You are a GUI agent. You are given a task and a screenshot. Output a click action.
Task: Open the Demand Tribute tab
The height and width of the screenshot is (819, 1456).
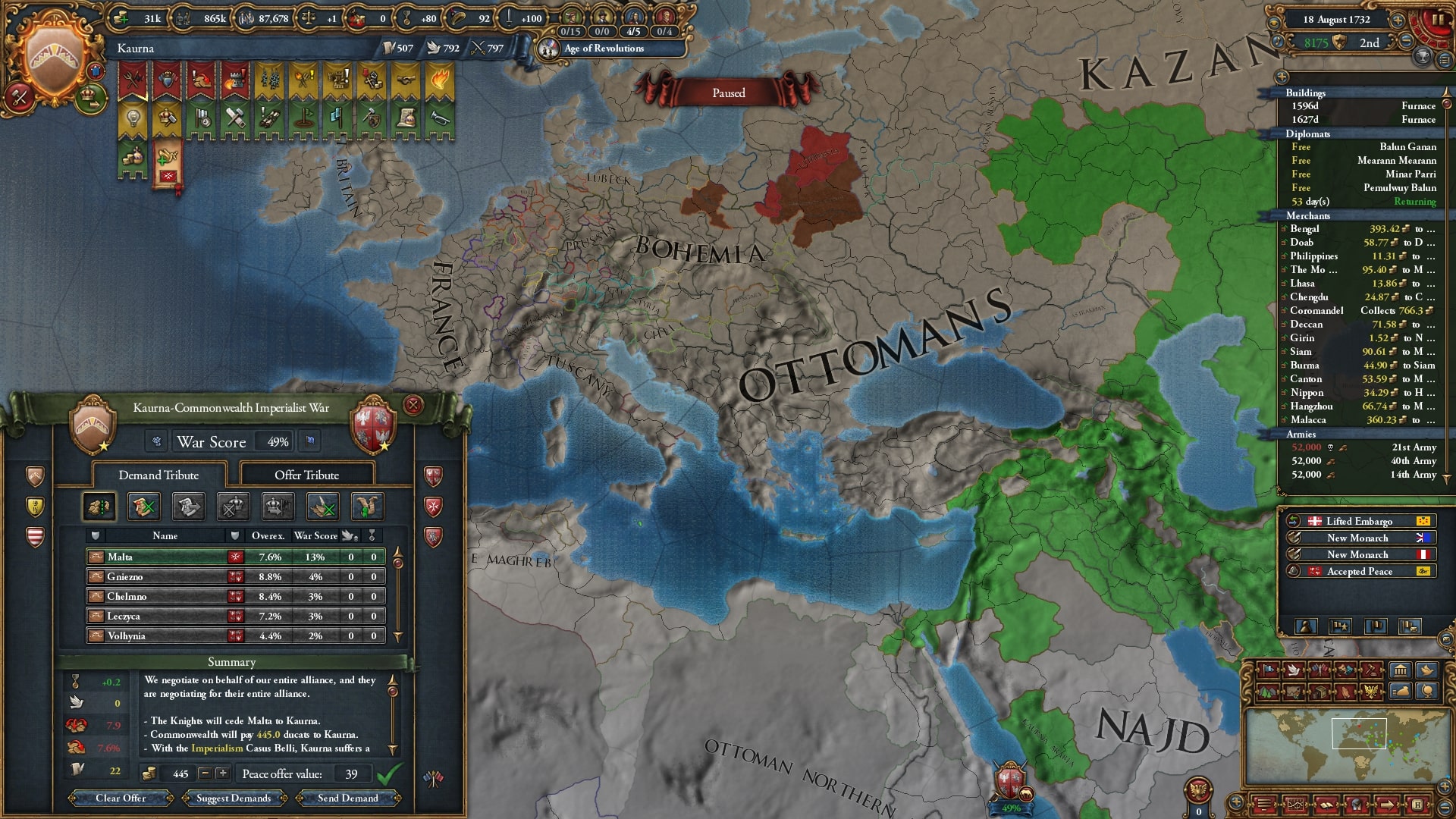point(158,475)
